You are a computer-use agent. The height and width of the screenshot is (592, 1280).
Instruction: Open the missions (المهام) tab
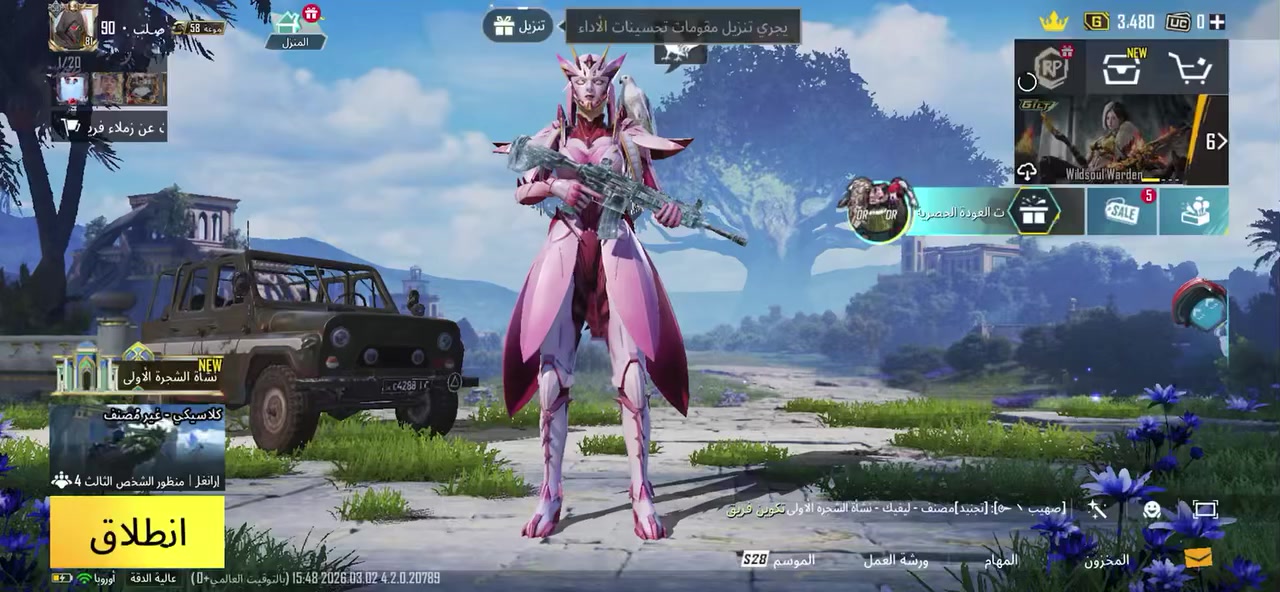click(1000, 560)
